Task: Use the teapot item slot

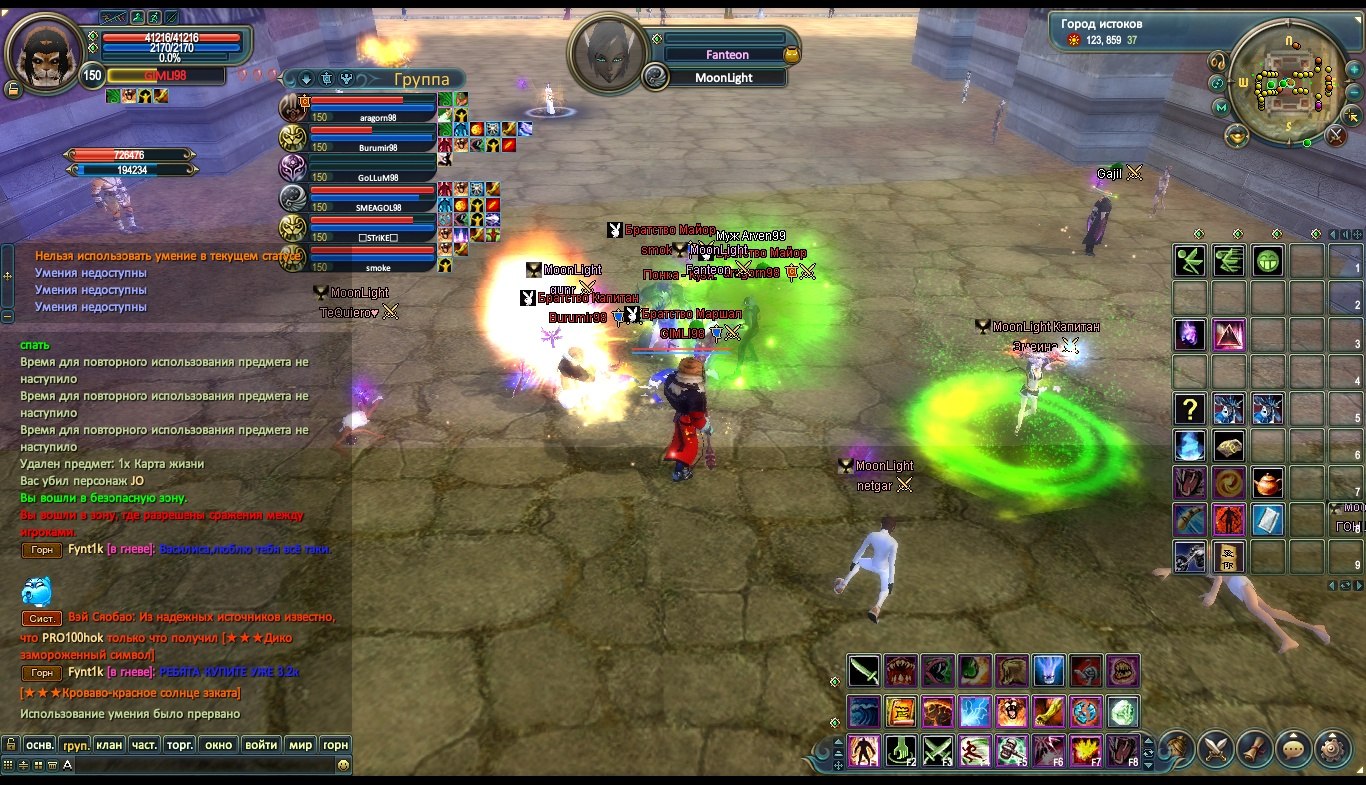Action: coord(1267,483)
